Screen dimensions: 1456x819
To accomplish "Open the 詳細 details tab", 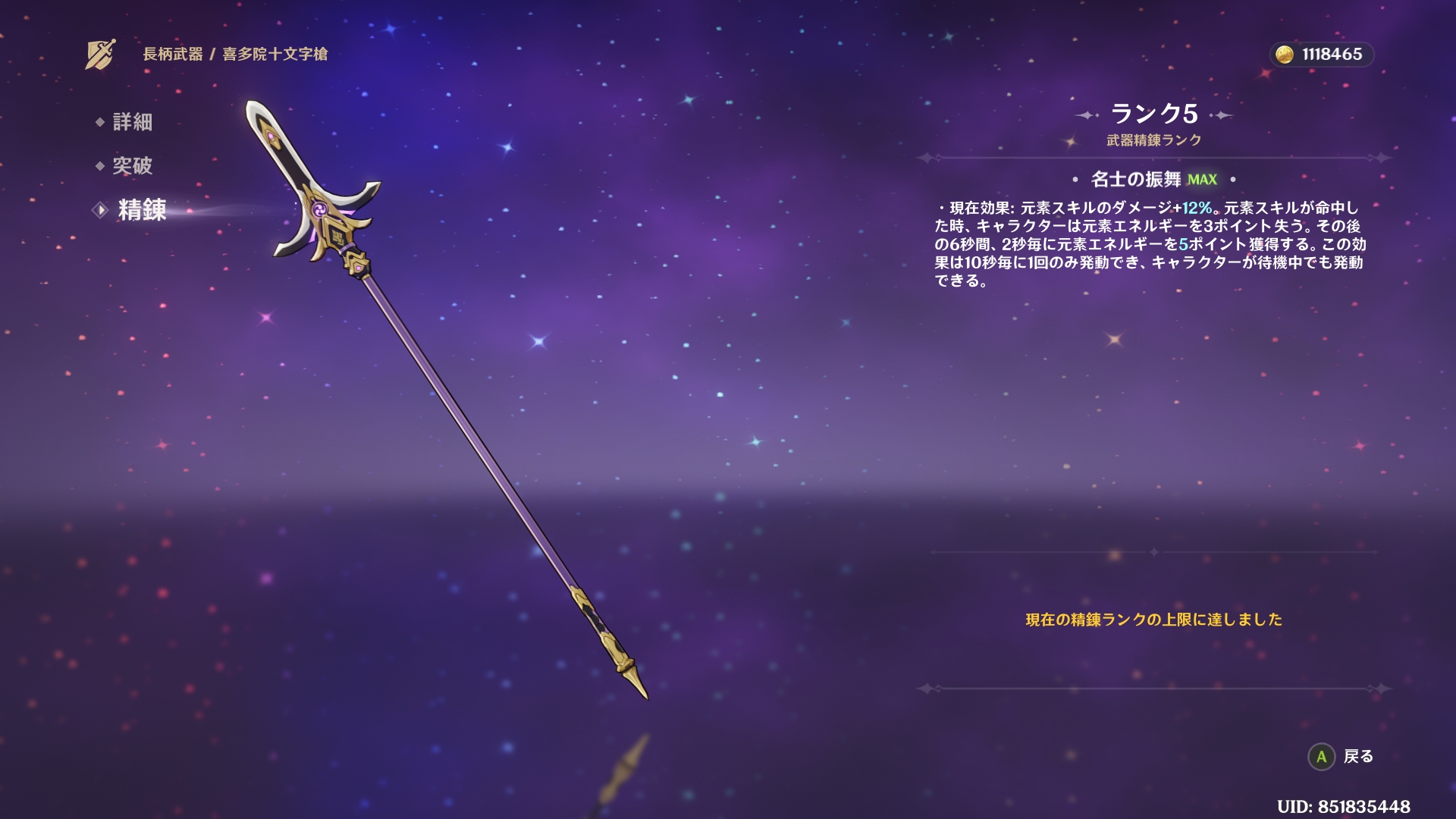I will [132, 122].
